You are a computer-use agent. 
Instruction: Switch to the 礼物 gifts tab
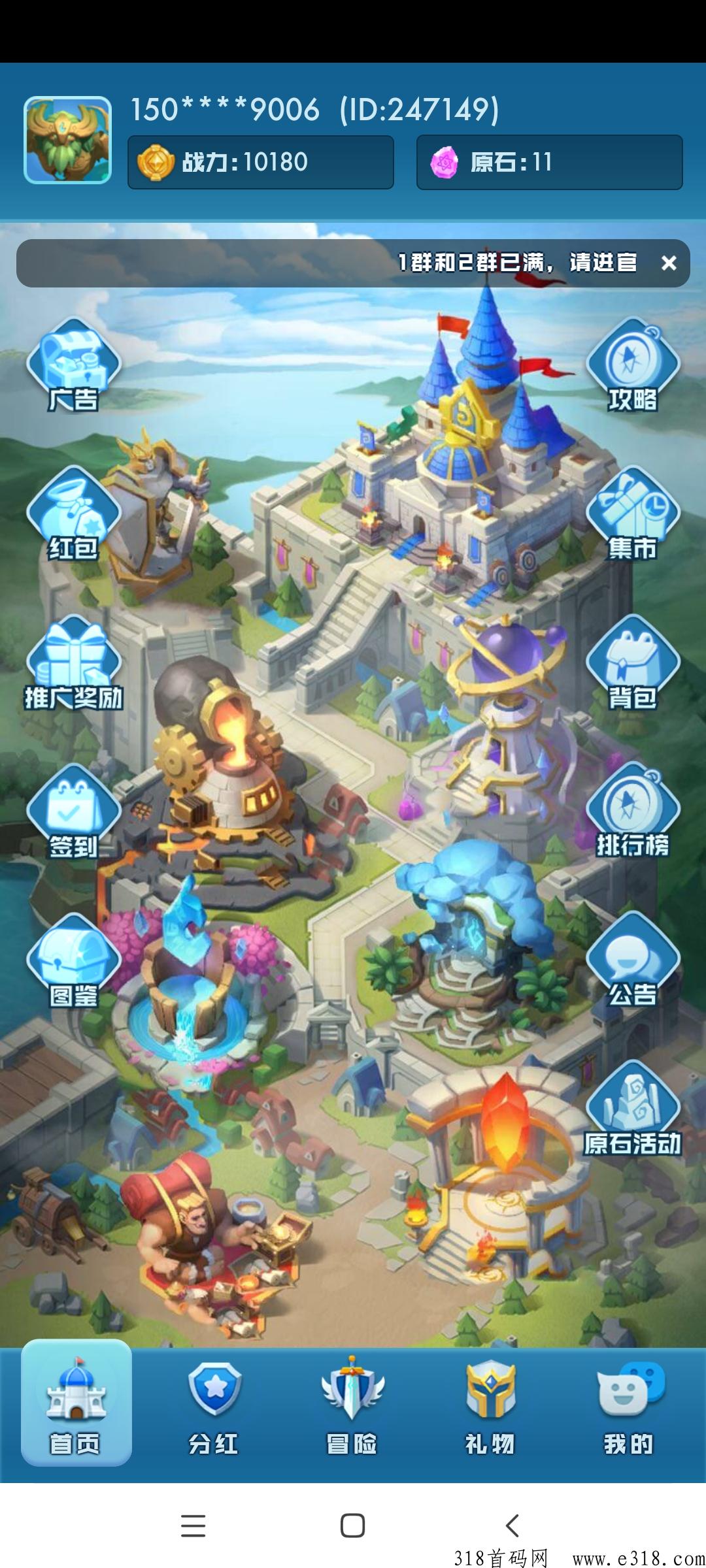[490, 1403]
